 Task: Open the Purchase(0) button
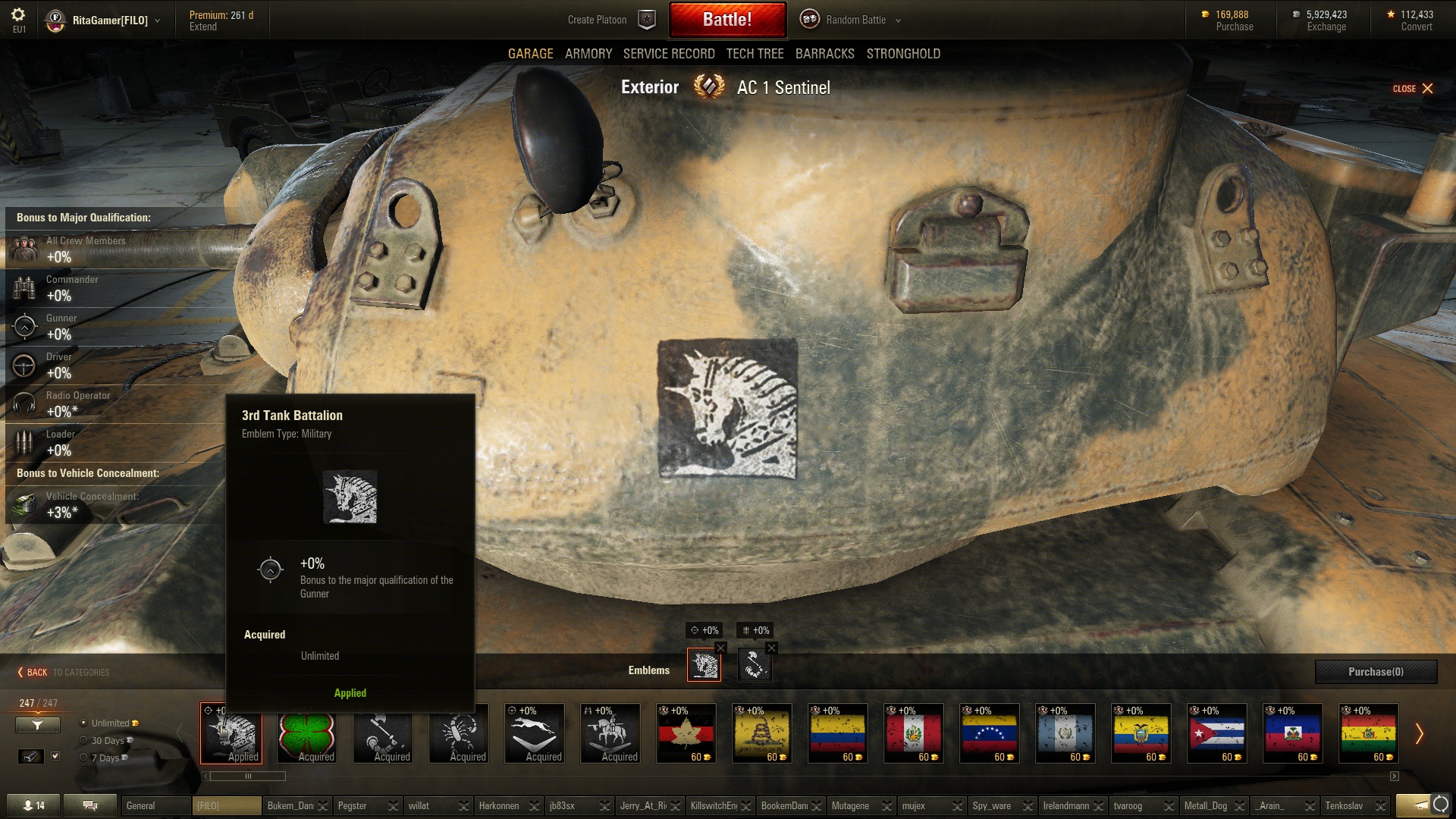[1376, 672]
